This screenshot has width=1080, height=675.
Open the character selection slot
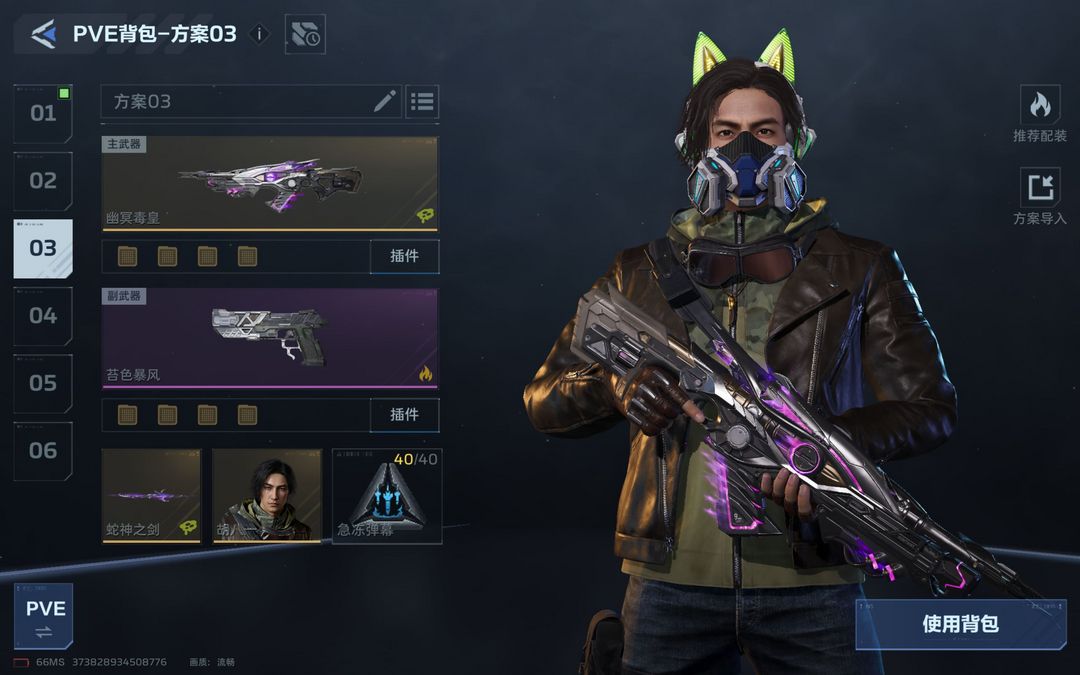point(266,495)
